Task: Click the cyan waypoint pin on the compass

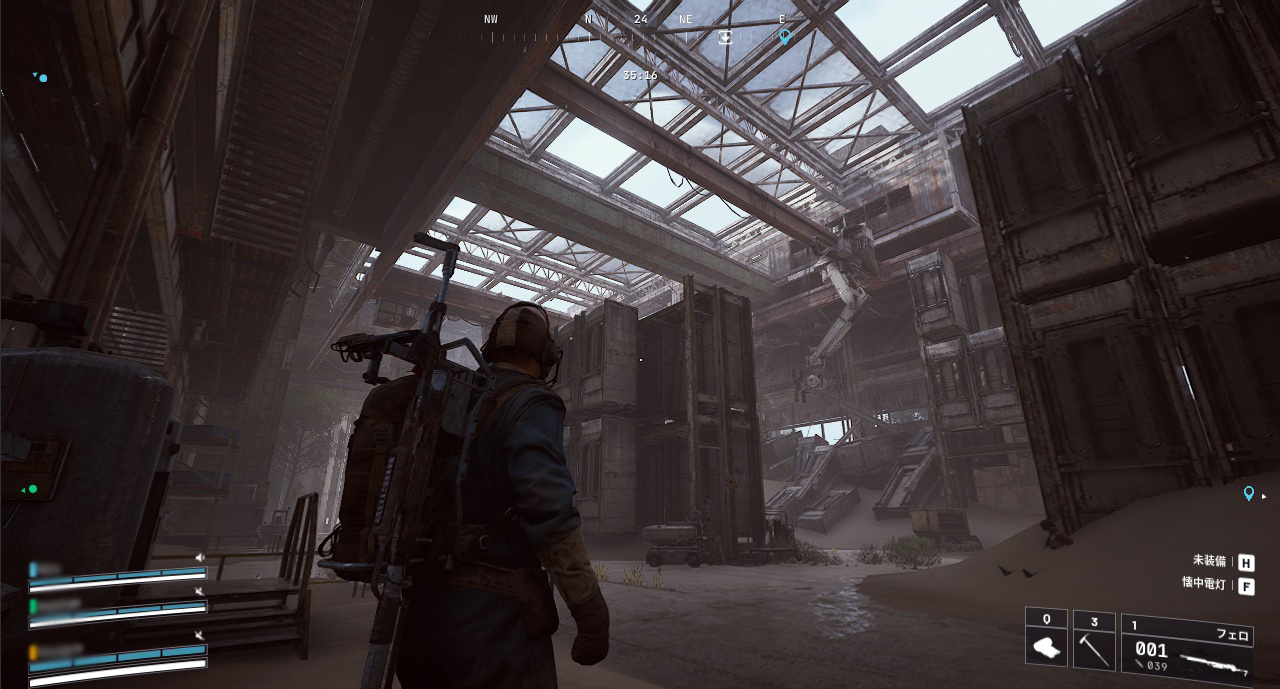Action: (x=784, y=36)
